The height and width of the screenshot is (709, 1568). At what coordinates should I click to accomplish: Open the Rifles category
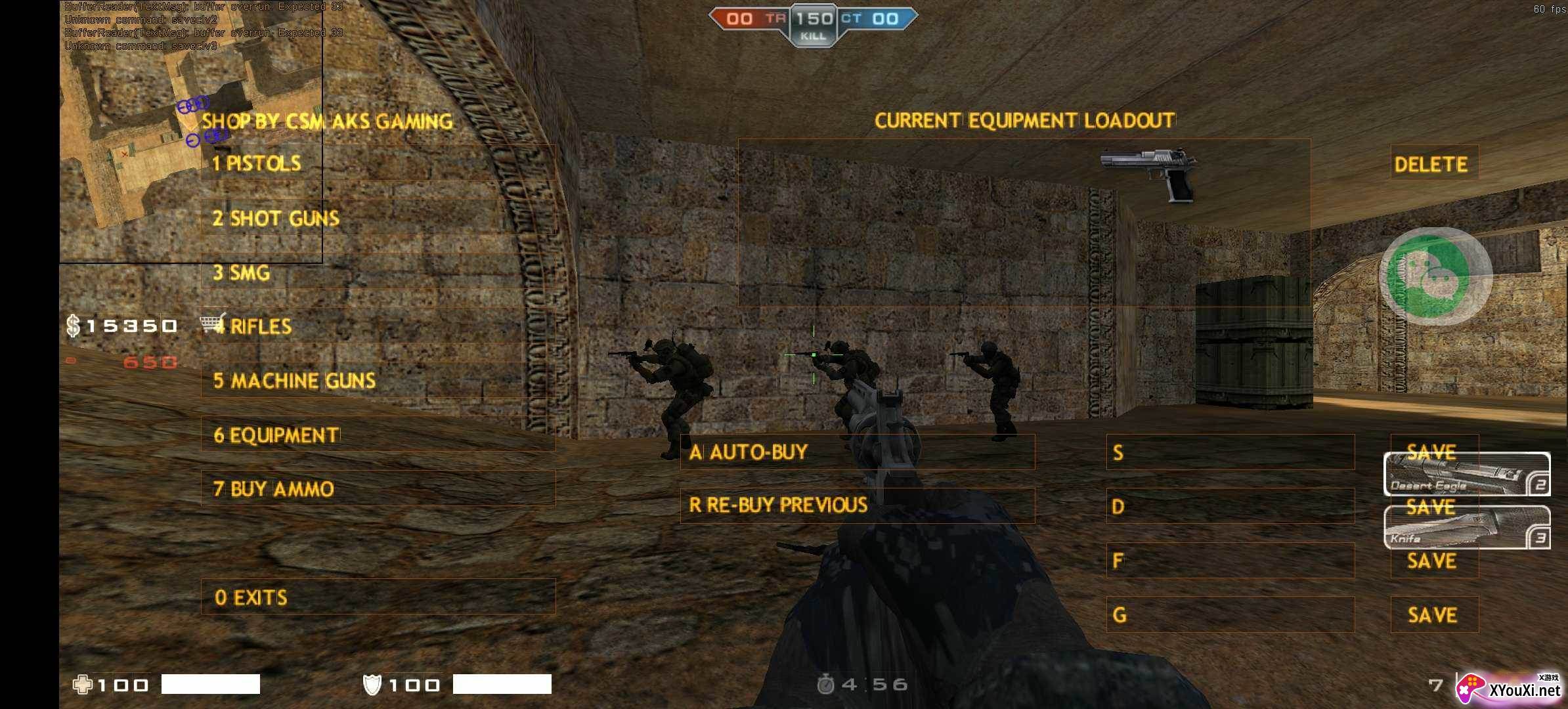[378, 326]
